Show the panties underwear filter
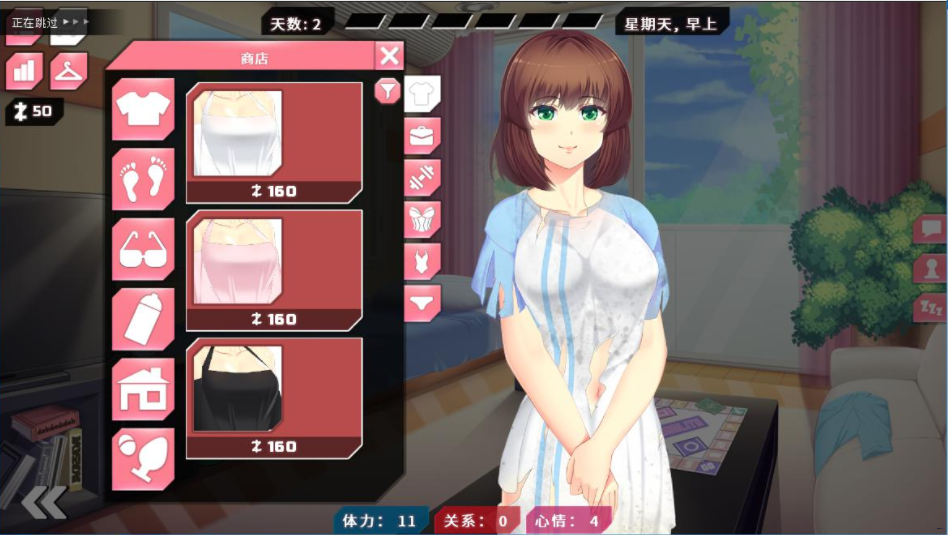The width and height of the screenshot is (948, 535). tap(422, 302)
